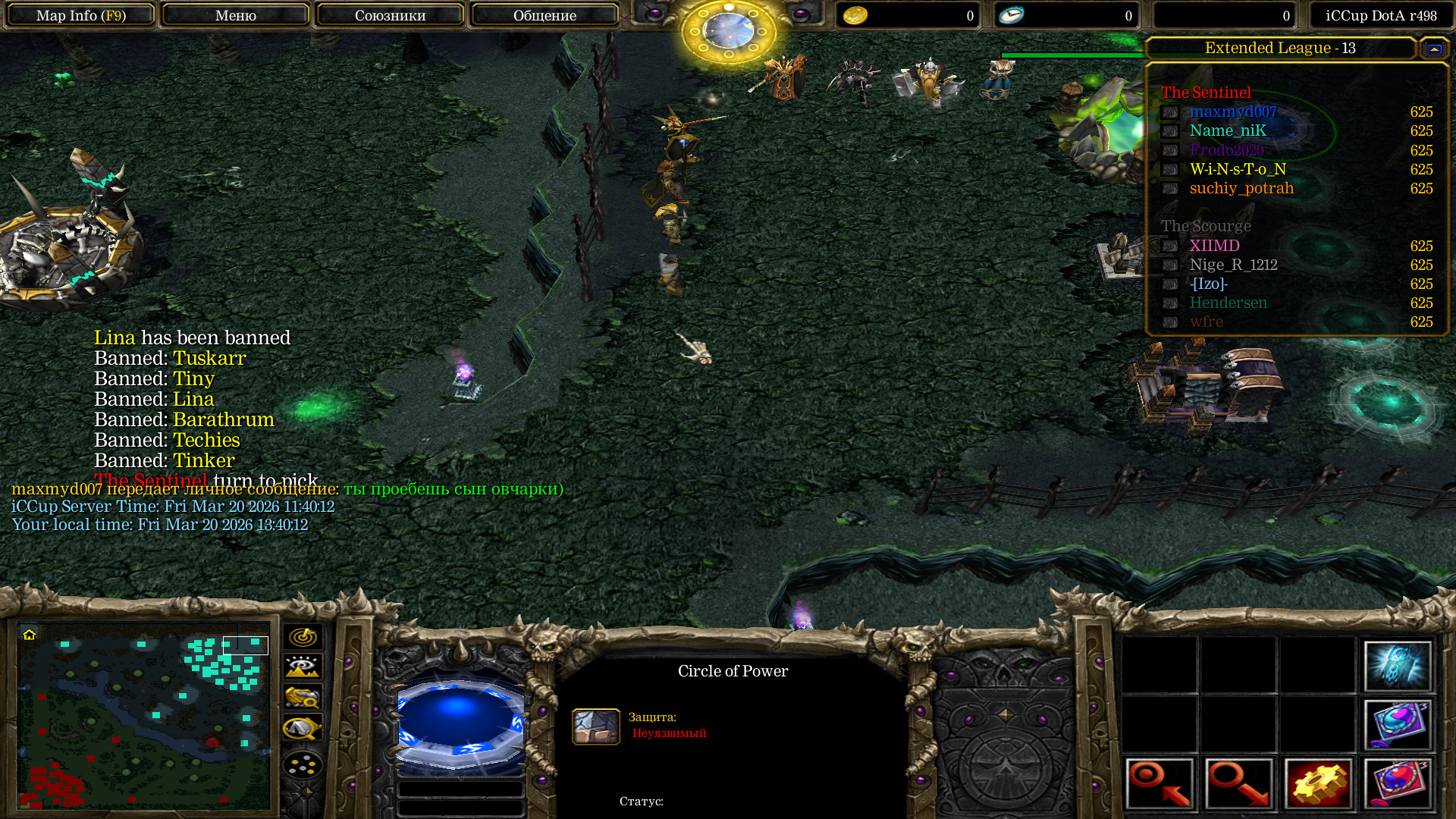Open the Меню button
This screenshot has width=1456, height=819.
point(235,15)
